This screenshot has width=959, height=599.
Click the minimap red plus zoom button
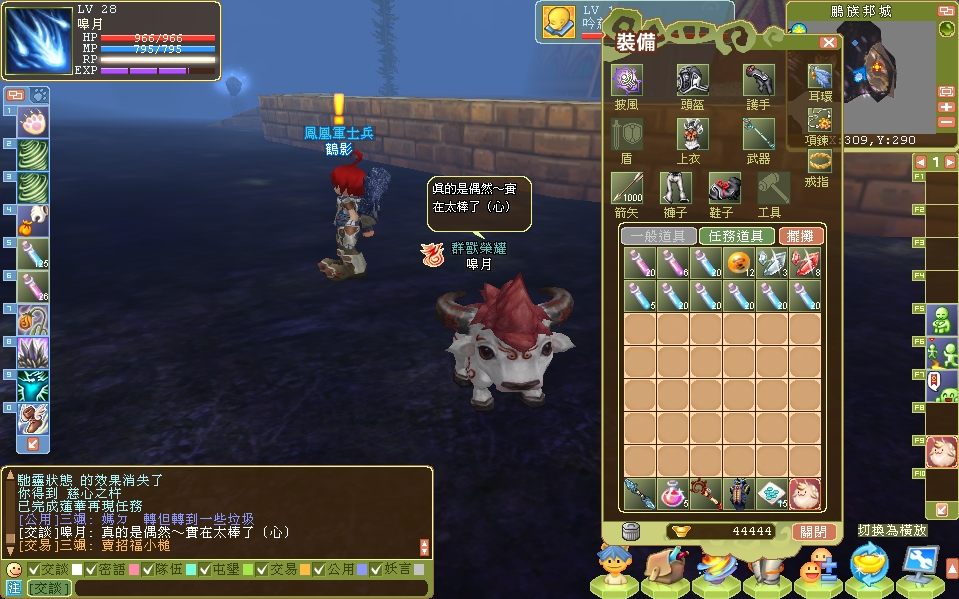click(946, 107)
